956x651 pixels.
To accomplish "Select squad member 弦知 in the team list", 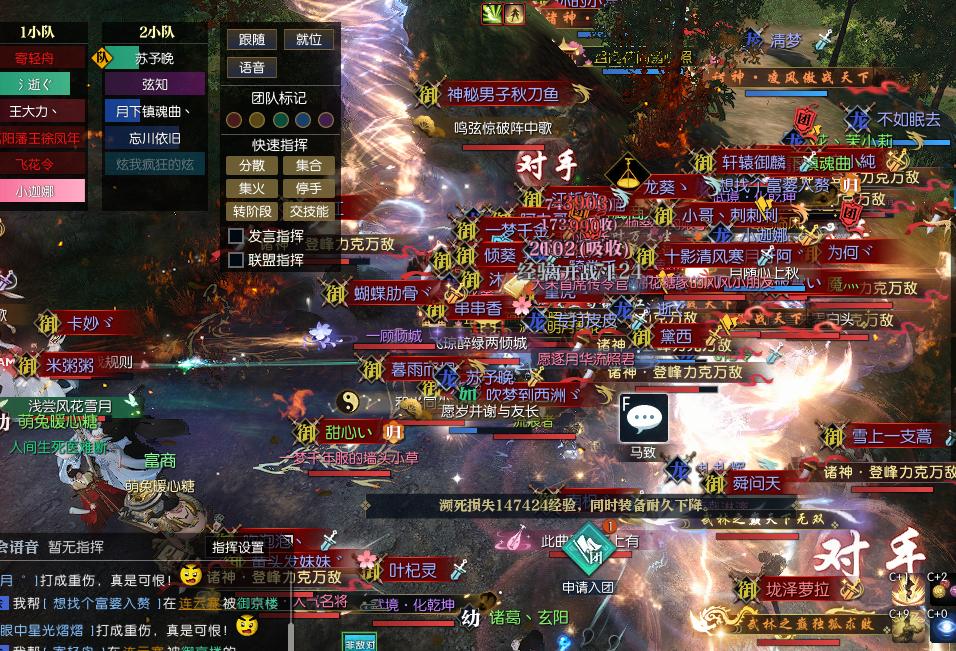I will coord(155,84).
